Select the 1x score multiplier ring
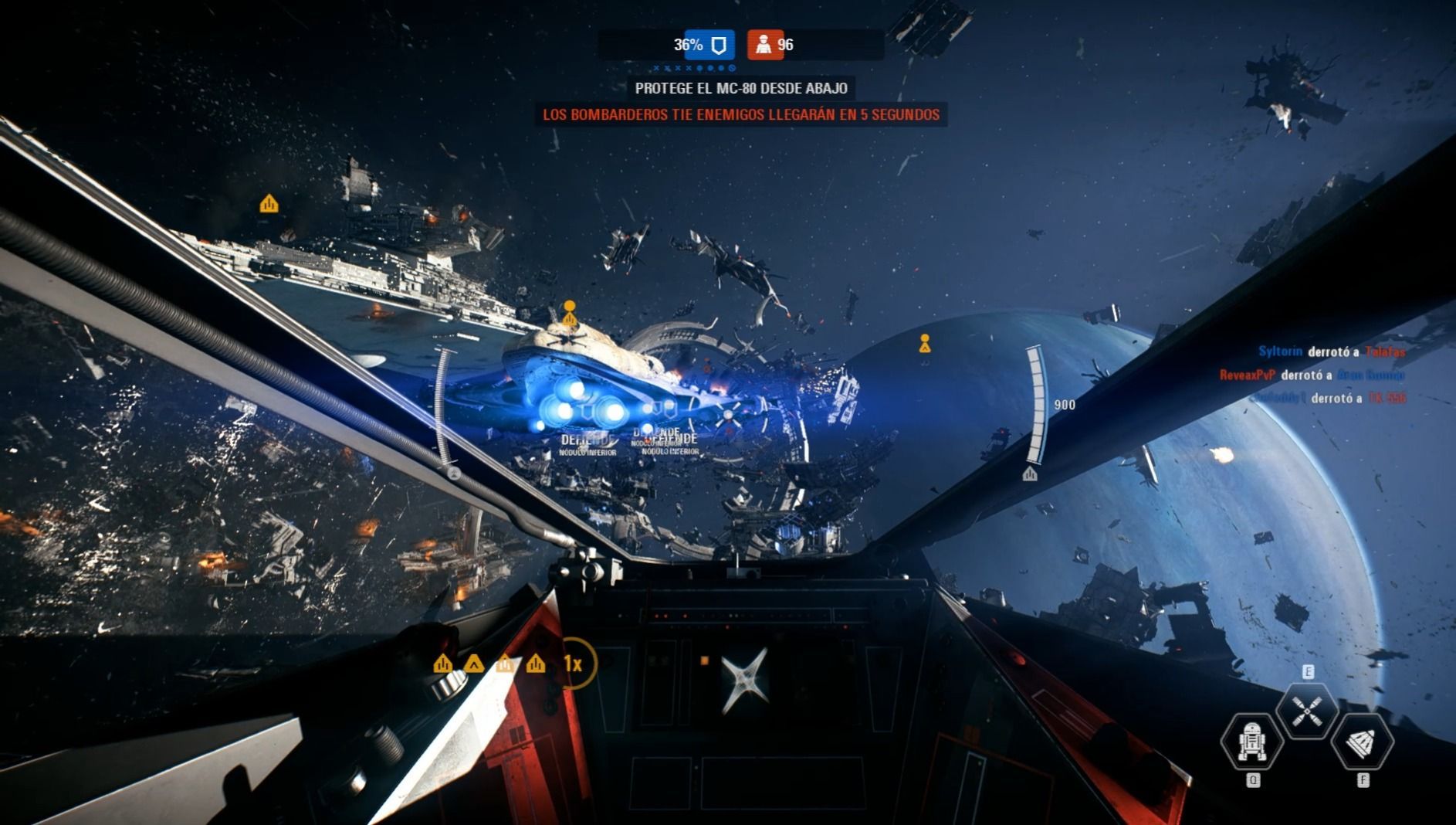 pyautogui.click(x=573, y=664)
